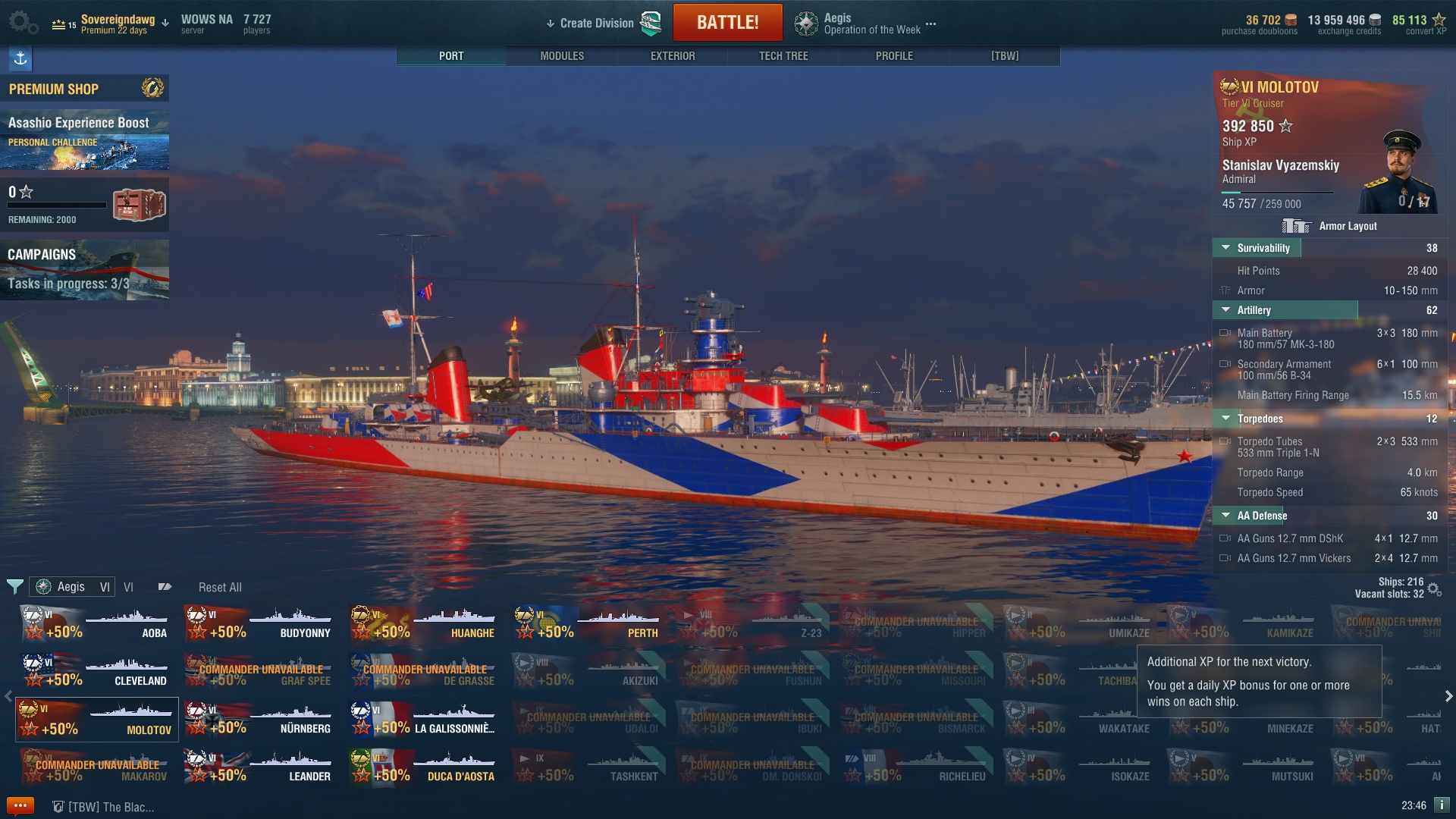This screenshot has width=1456, height=819.
Task: Open the PREMIUM SHOP
Action: point(84,89)
